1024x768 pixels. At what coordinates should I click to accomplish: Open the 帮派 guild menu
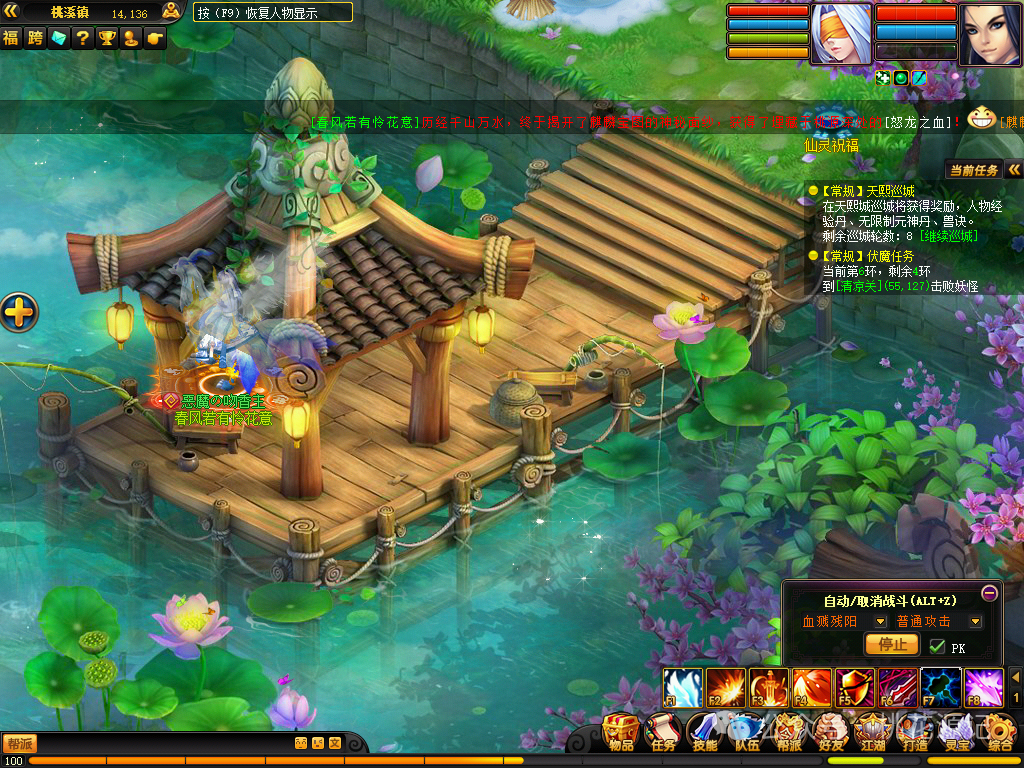(789, 731)
